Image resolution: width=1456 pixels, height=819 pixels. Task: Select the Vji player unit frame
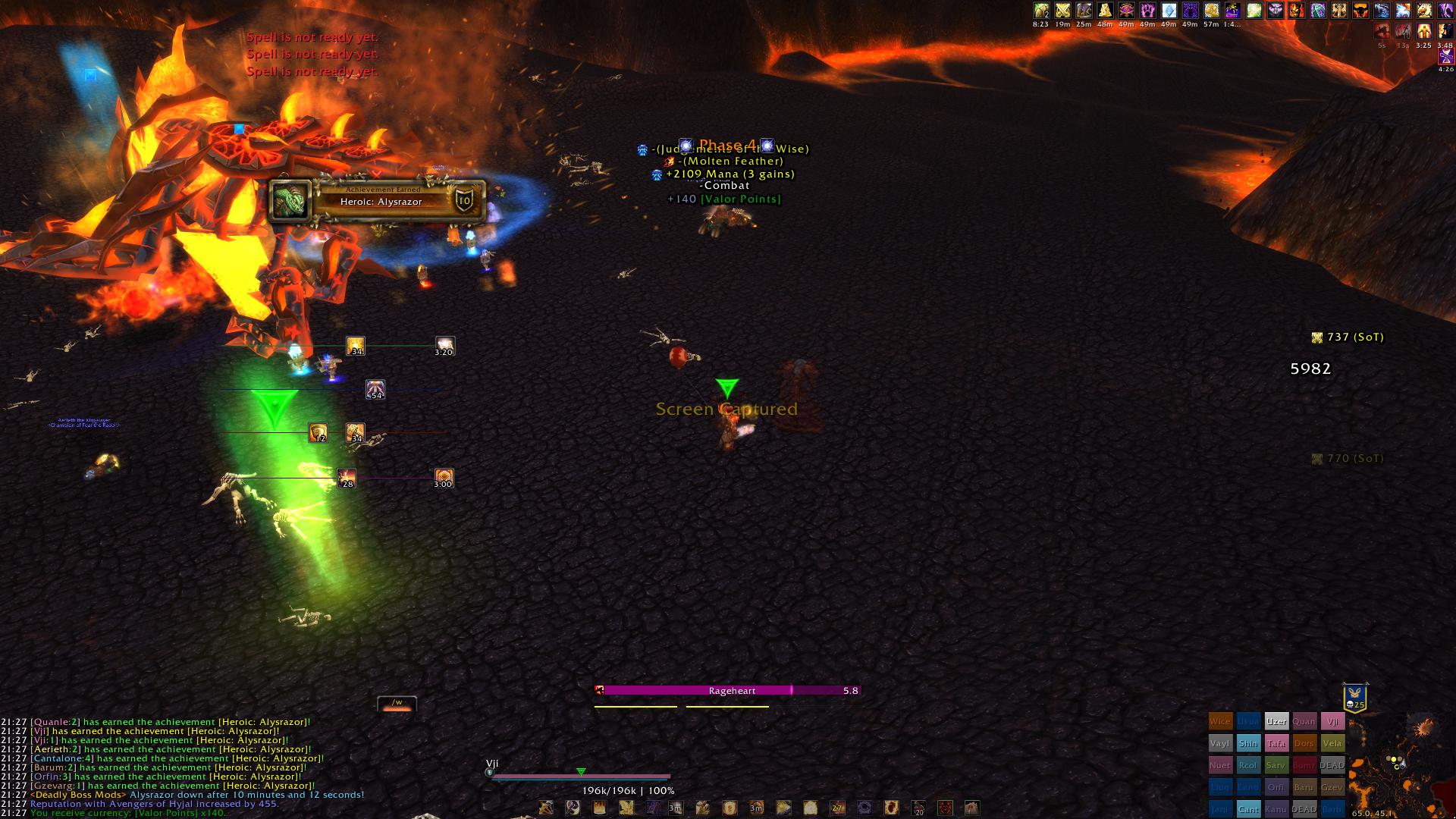click(x=580, y=776)
